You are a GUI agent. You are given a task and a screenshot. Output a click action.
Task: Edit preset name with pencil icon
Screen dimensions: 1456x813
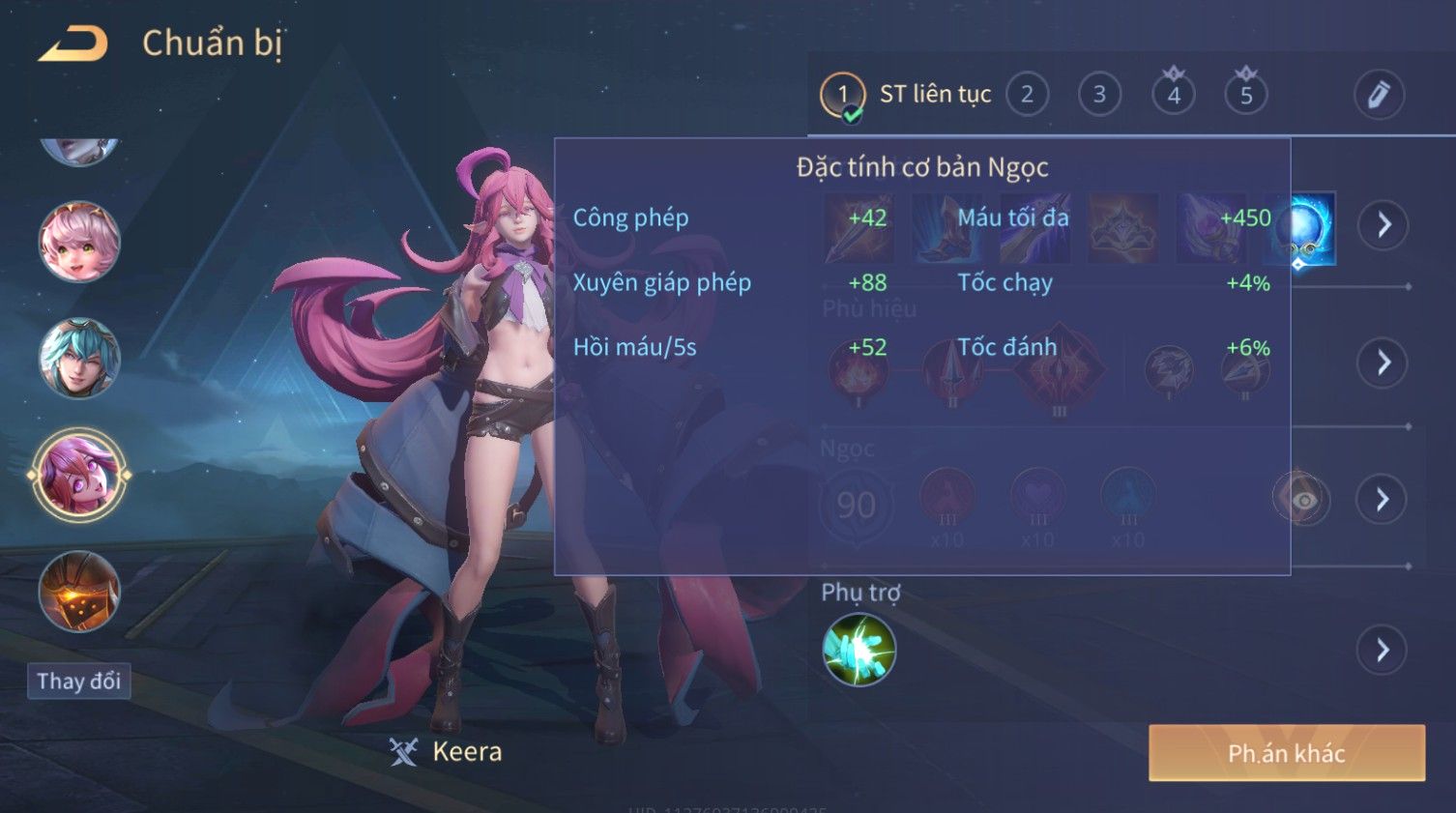(1378, 95)
